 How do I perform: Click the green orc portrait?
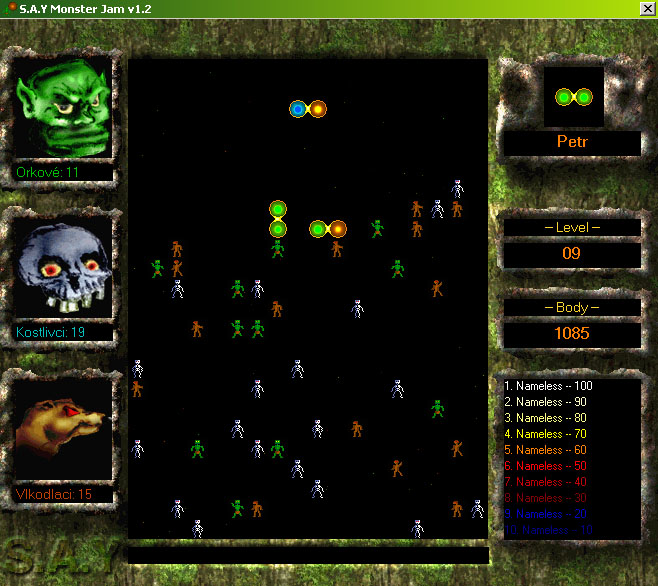click(x=62, y=108)
